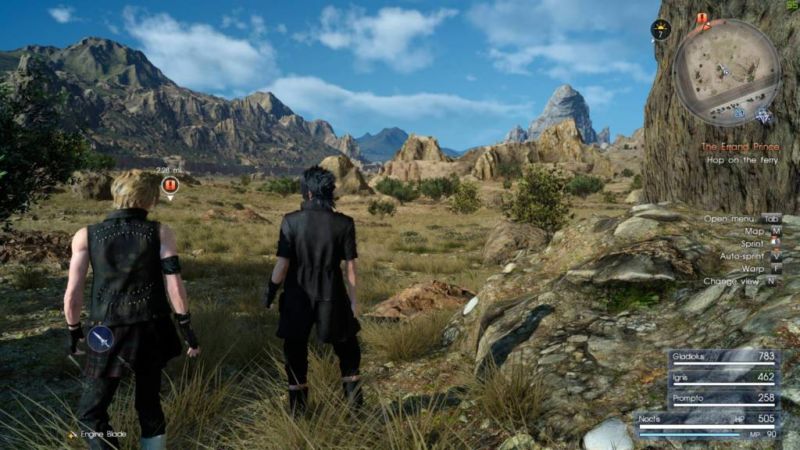
Task: Open the circular minimap
Action: coord(726,72)
